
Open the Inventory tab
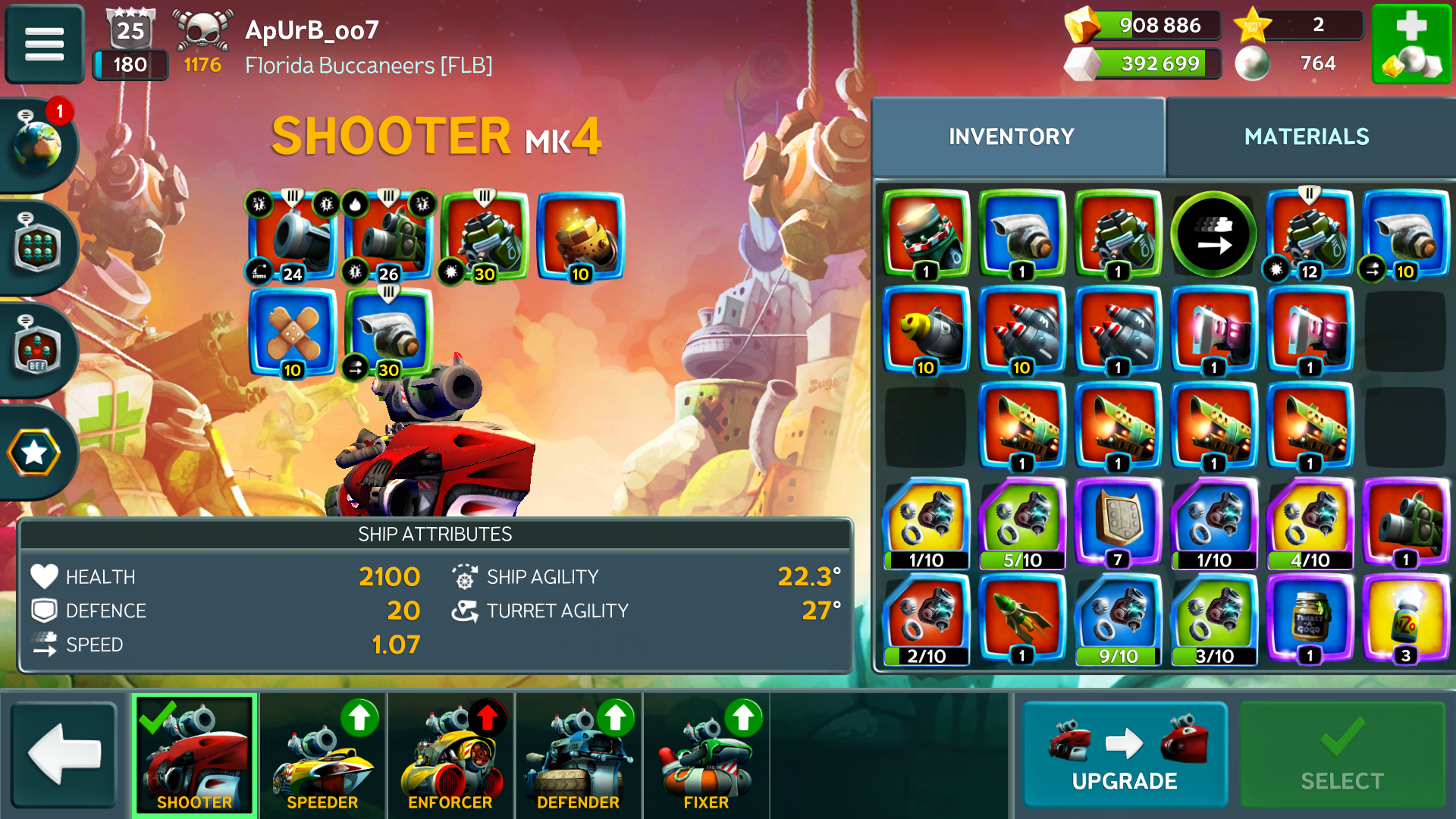pos(1011,136)
